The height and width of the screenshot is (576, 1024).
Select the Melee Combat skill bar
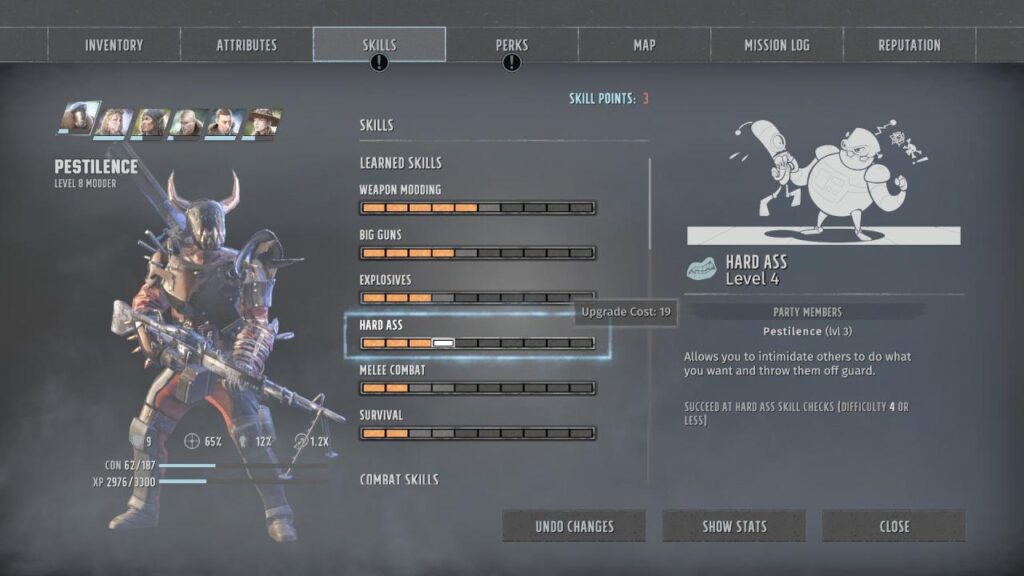click(x=477, y=388)
